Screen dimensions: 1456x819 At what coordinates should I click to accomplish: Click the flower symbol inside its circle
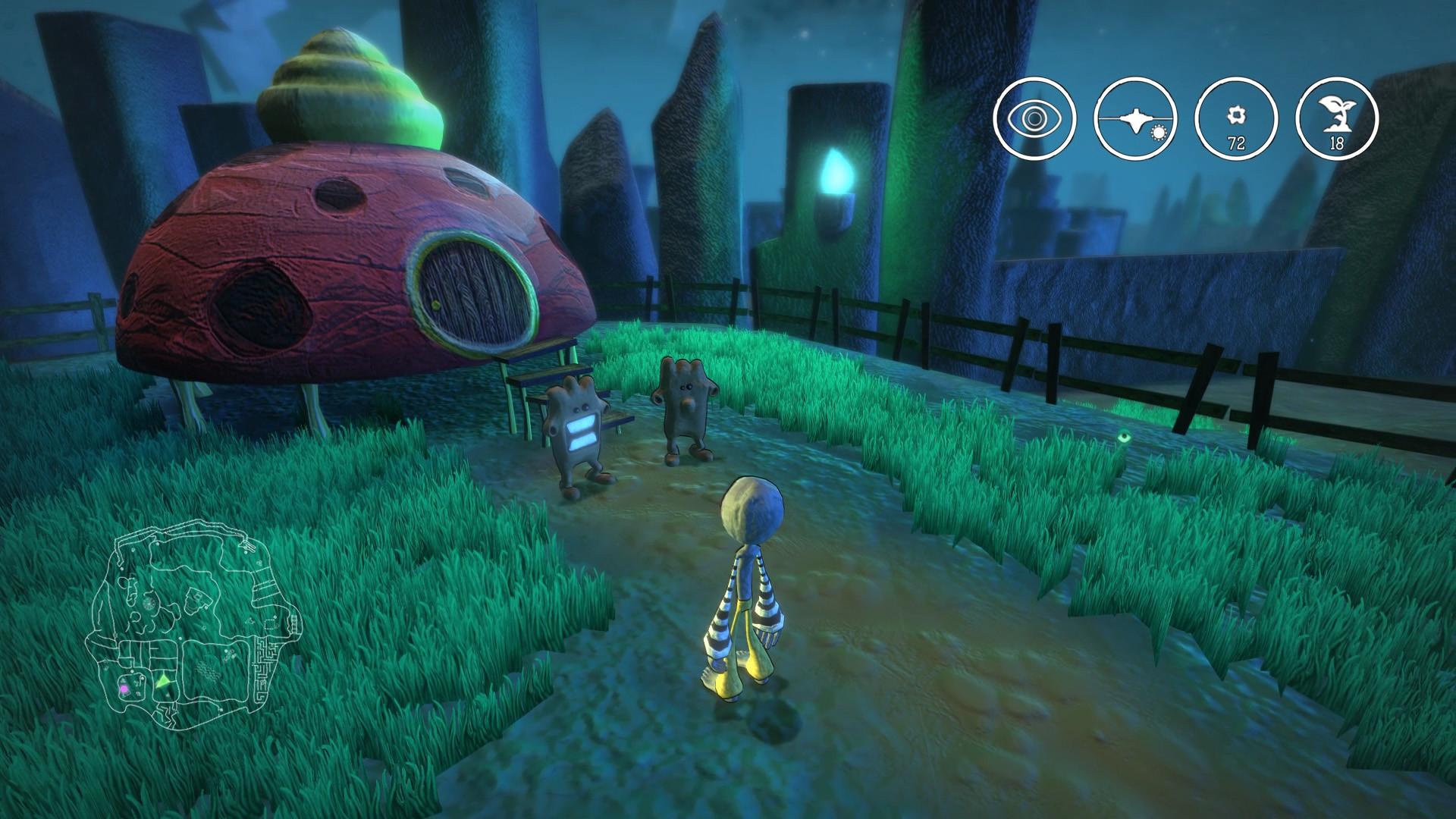click(1235, 115)
